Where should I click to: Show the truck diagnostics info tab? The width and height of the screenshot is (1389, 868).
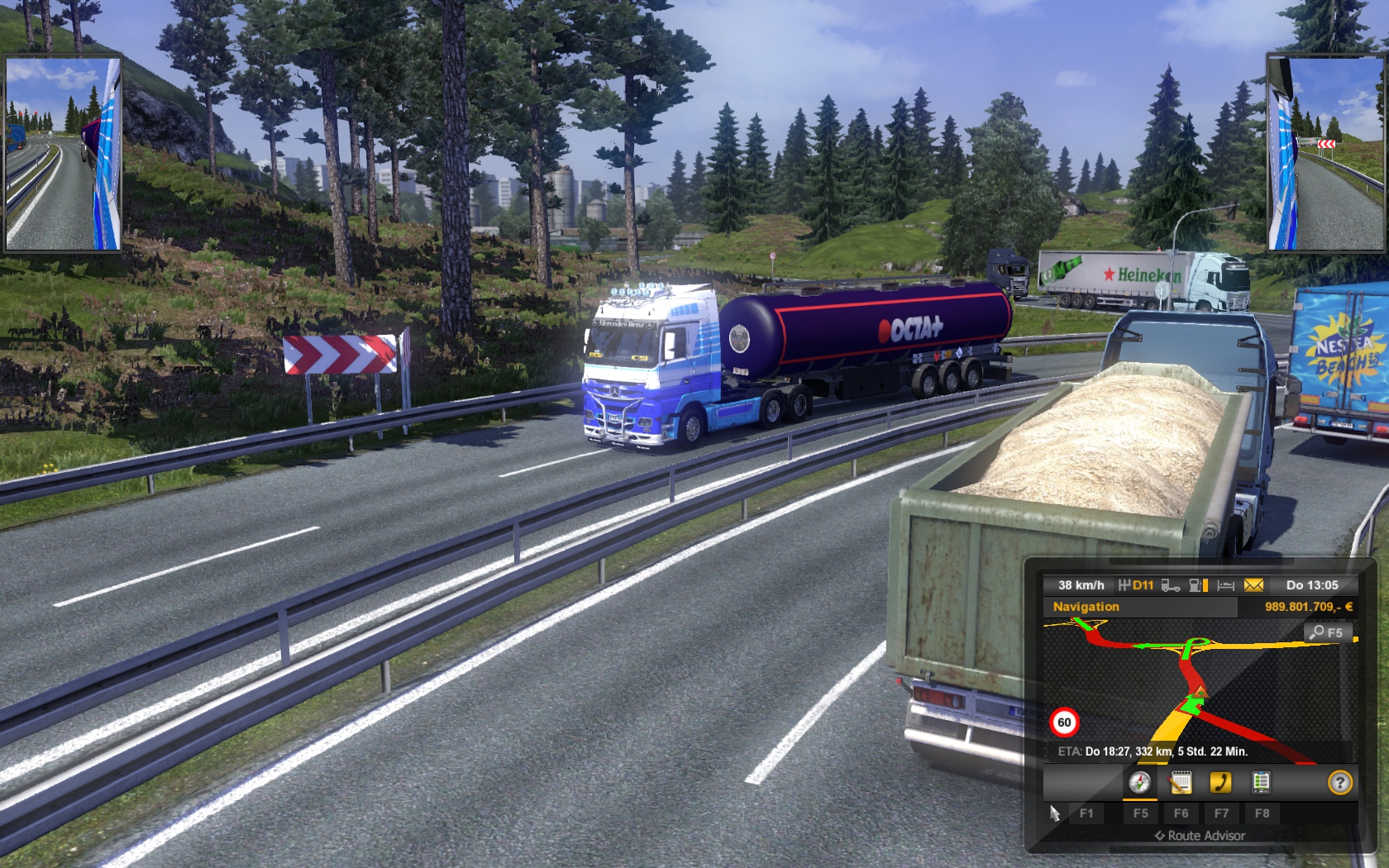tap(1261, 782)
